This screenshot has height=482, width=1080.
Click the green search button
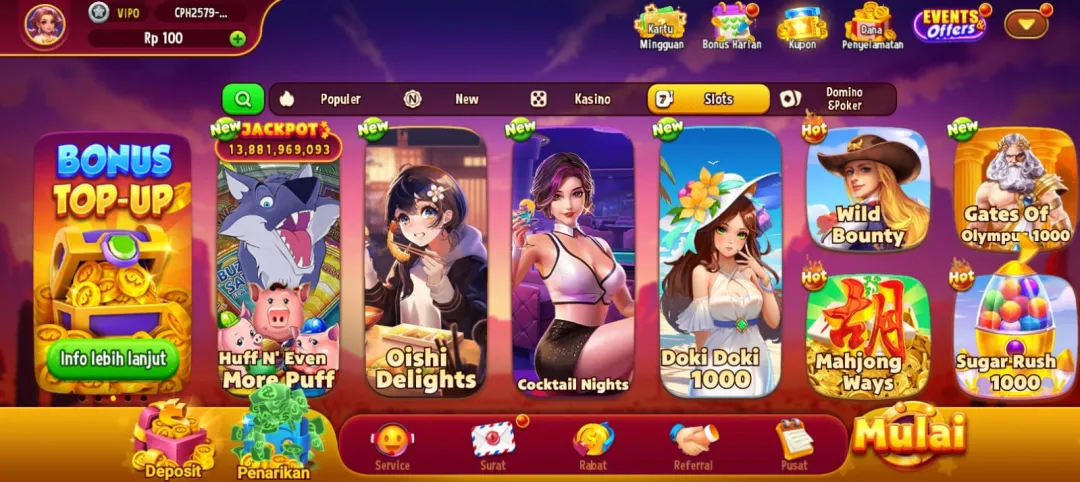coord(243,99)
